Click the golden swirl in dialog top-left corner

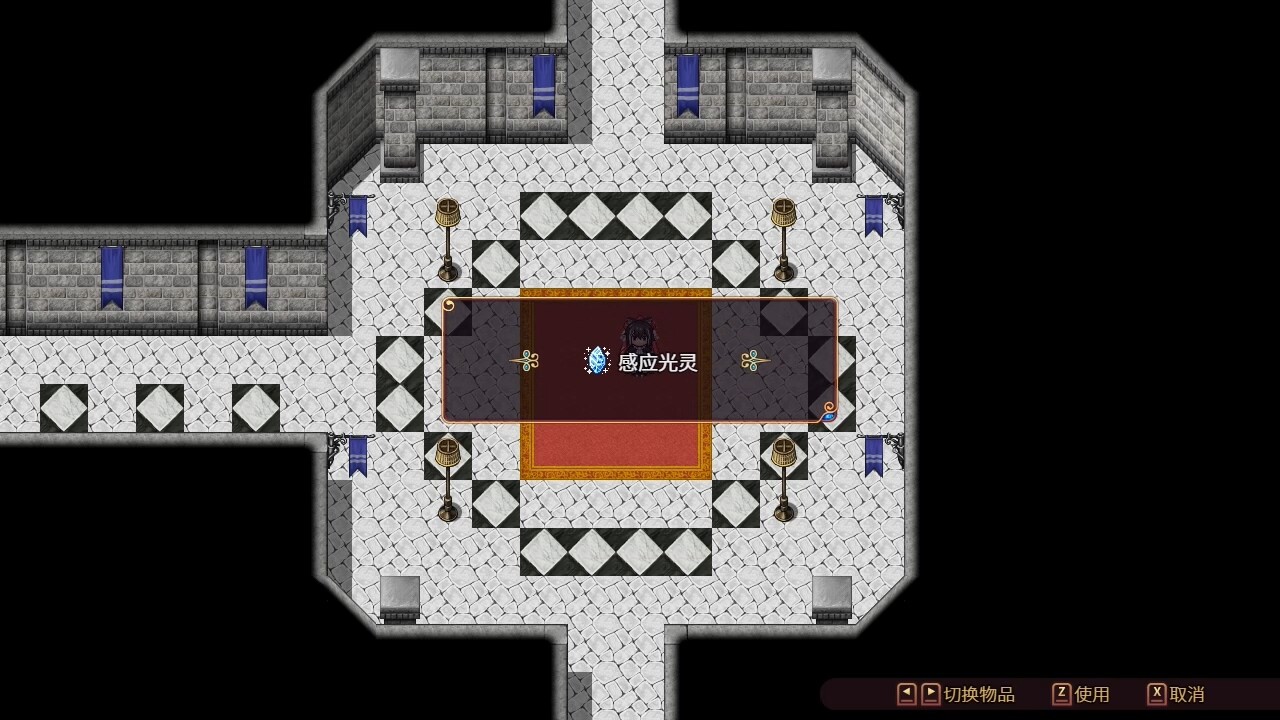(449, 305)
